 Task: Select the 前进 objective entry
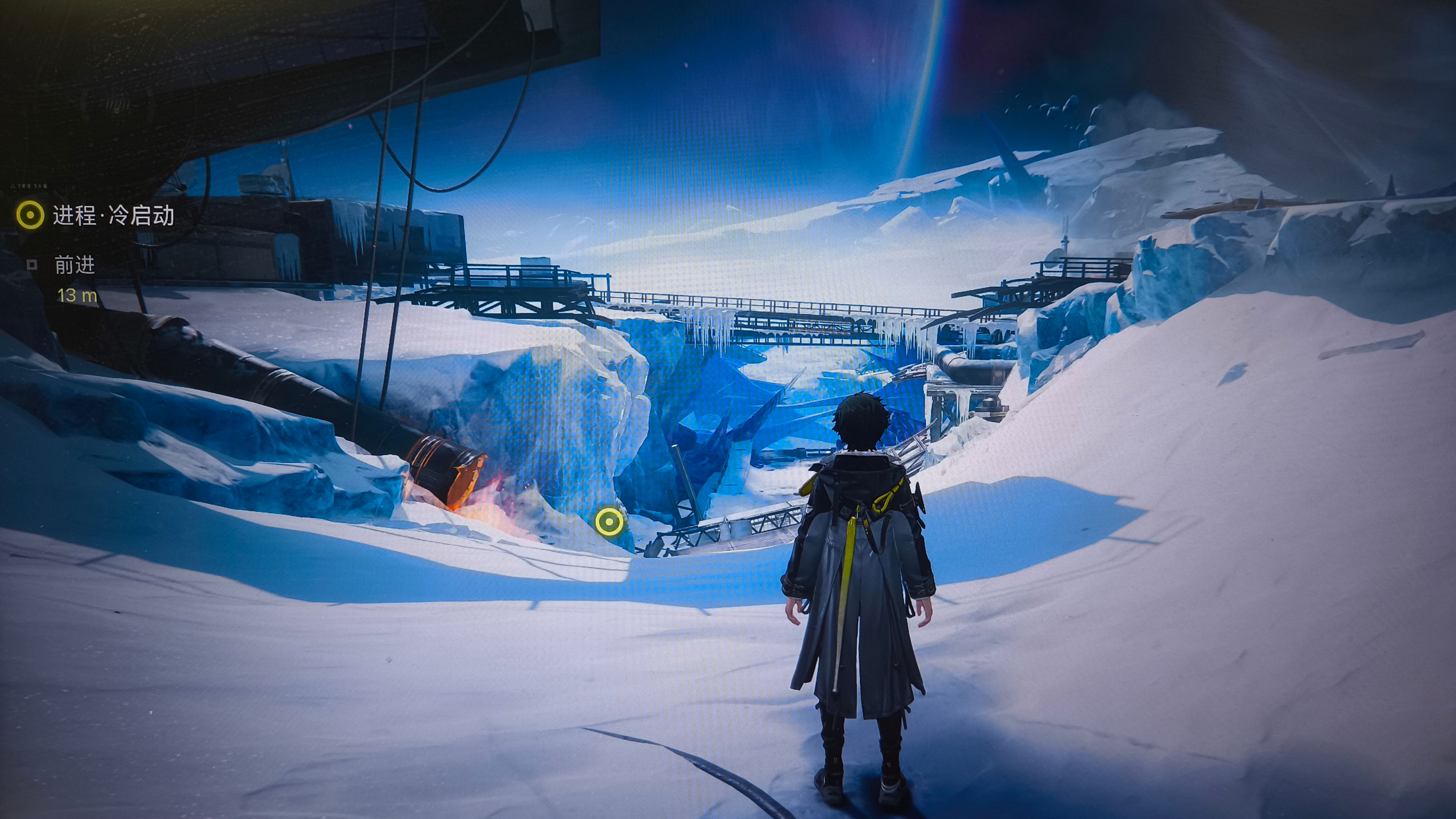(x=74, y=265)
